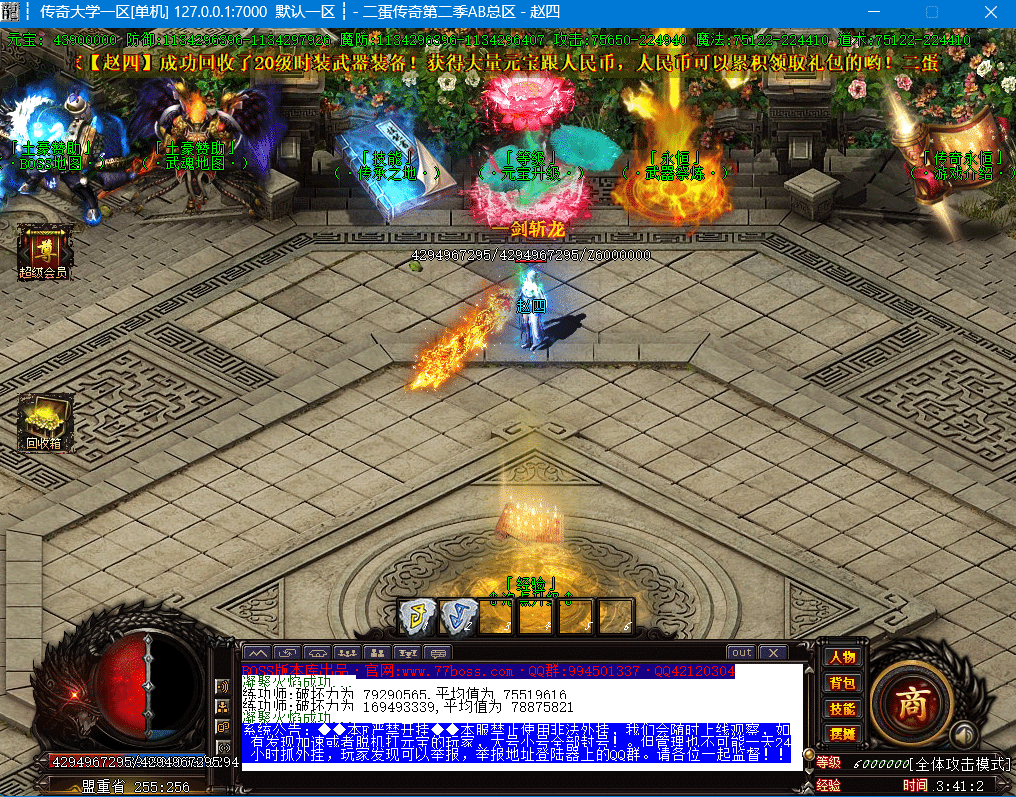Viewport: 1016px width, 797px height.
Task: Click the 'out' button above chat
Action: [x=741, y=653]
